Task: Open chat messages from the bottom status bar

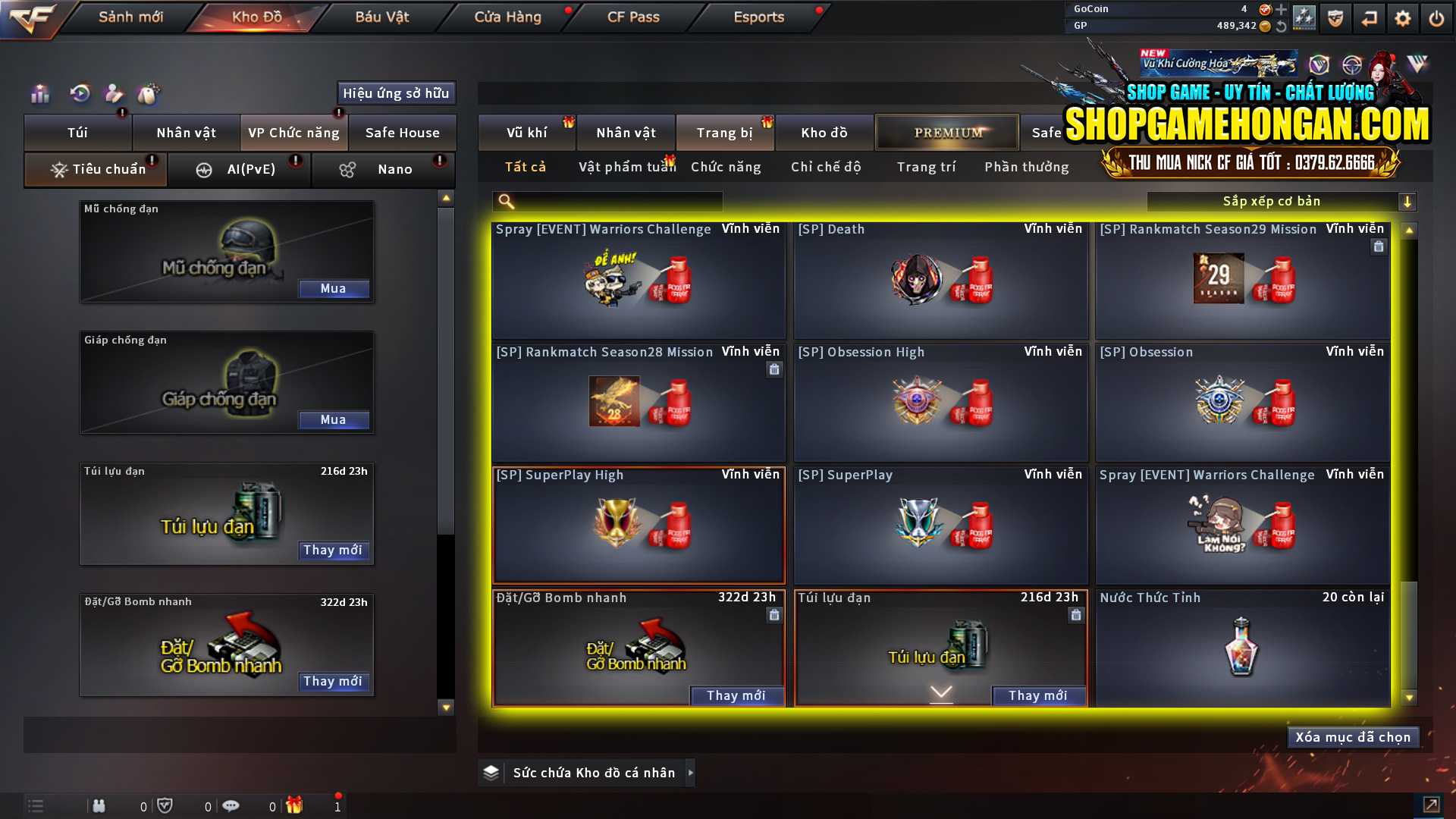Action: [x=231, y=805]
